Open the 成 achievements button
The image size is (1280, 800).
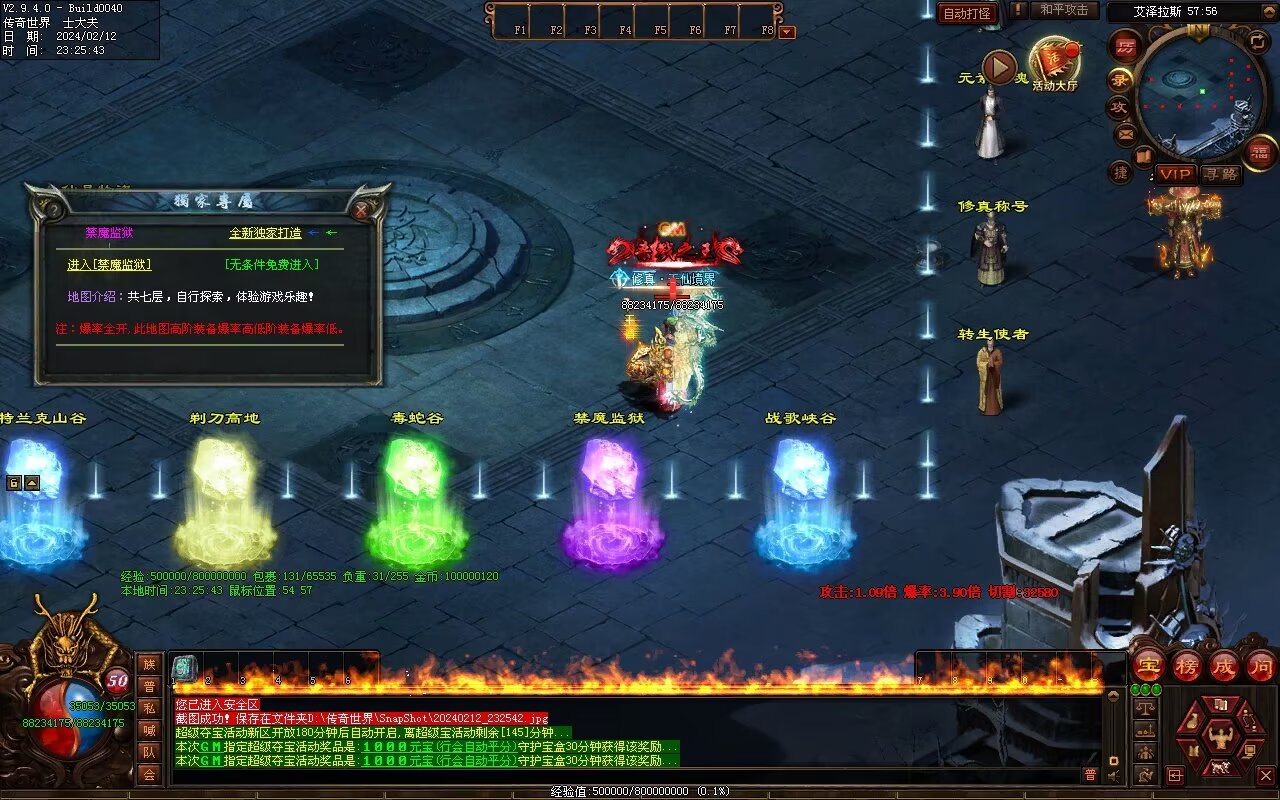(1223, 665)
